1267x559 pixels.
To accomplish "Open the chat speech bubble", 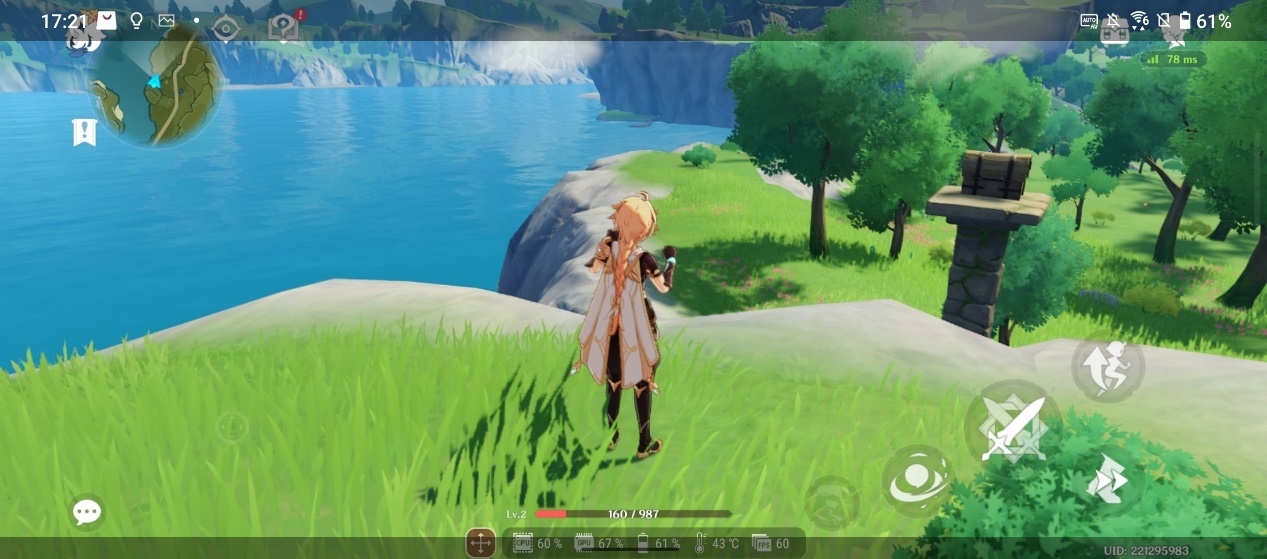I will 87,513.
